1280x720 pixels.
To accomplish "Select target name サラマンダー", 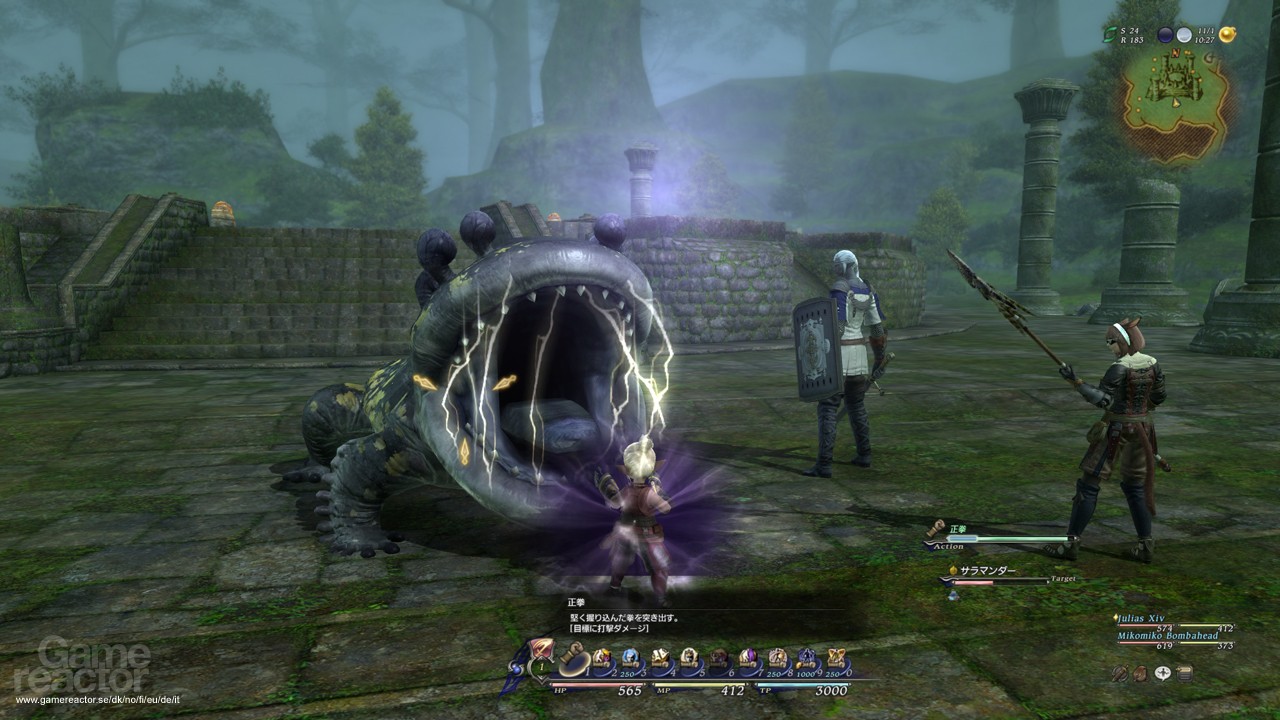I will click(987, 570).
